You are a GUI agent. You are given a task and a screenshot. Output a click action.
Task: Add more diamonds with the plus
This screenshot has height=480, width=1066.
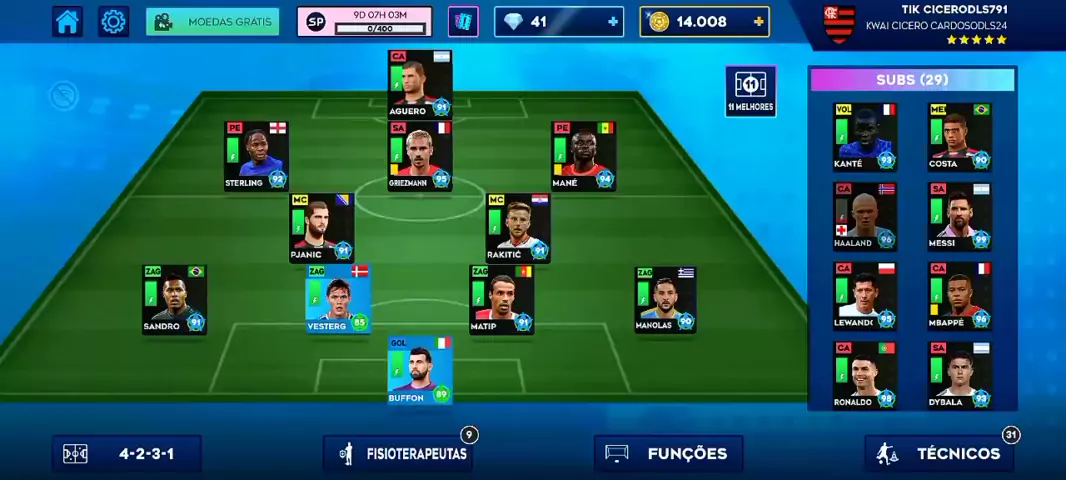click(x=613, y=21)
